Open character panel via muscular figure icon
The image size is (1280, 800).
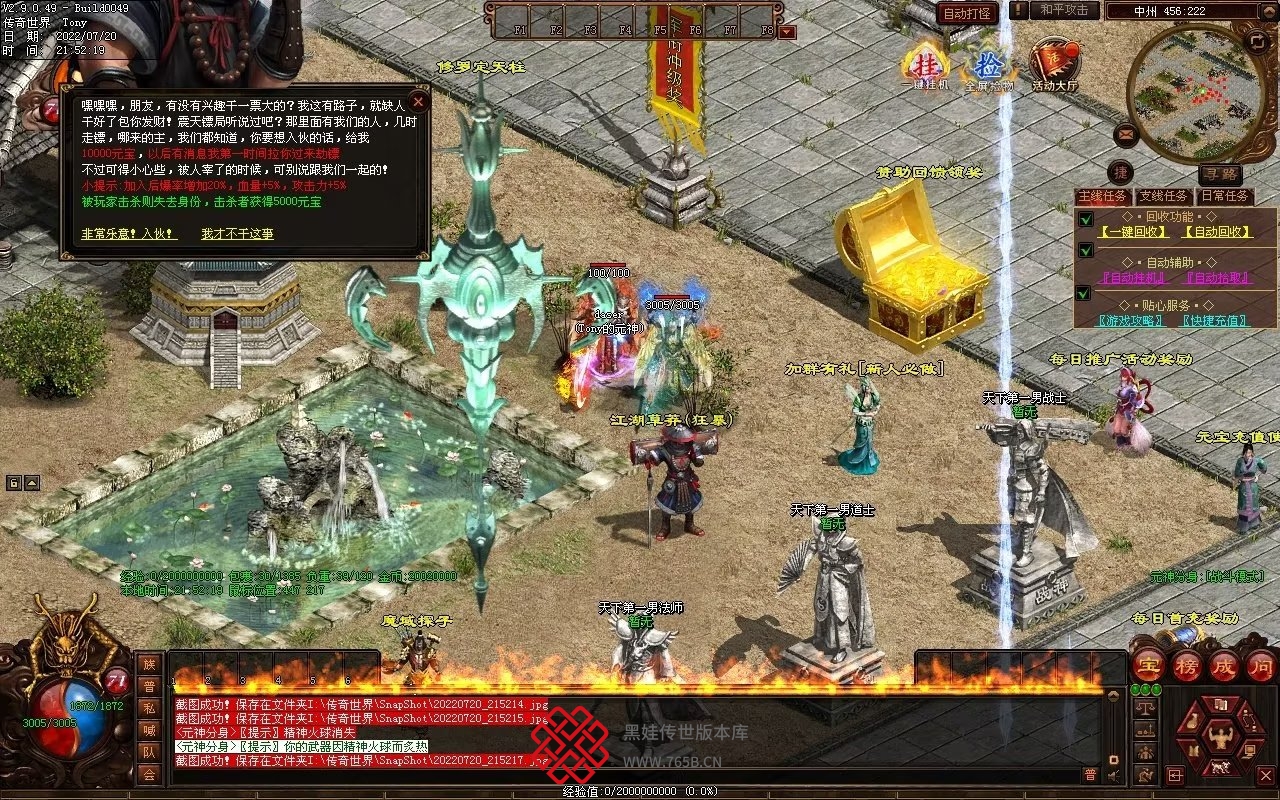pos(1218,738)
